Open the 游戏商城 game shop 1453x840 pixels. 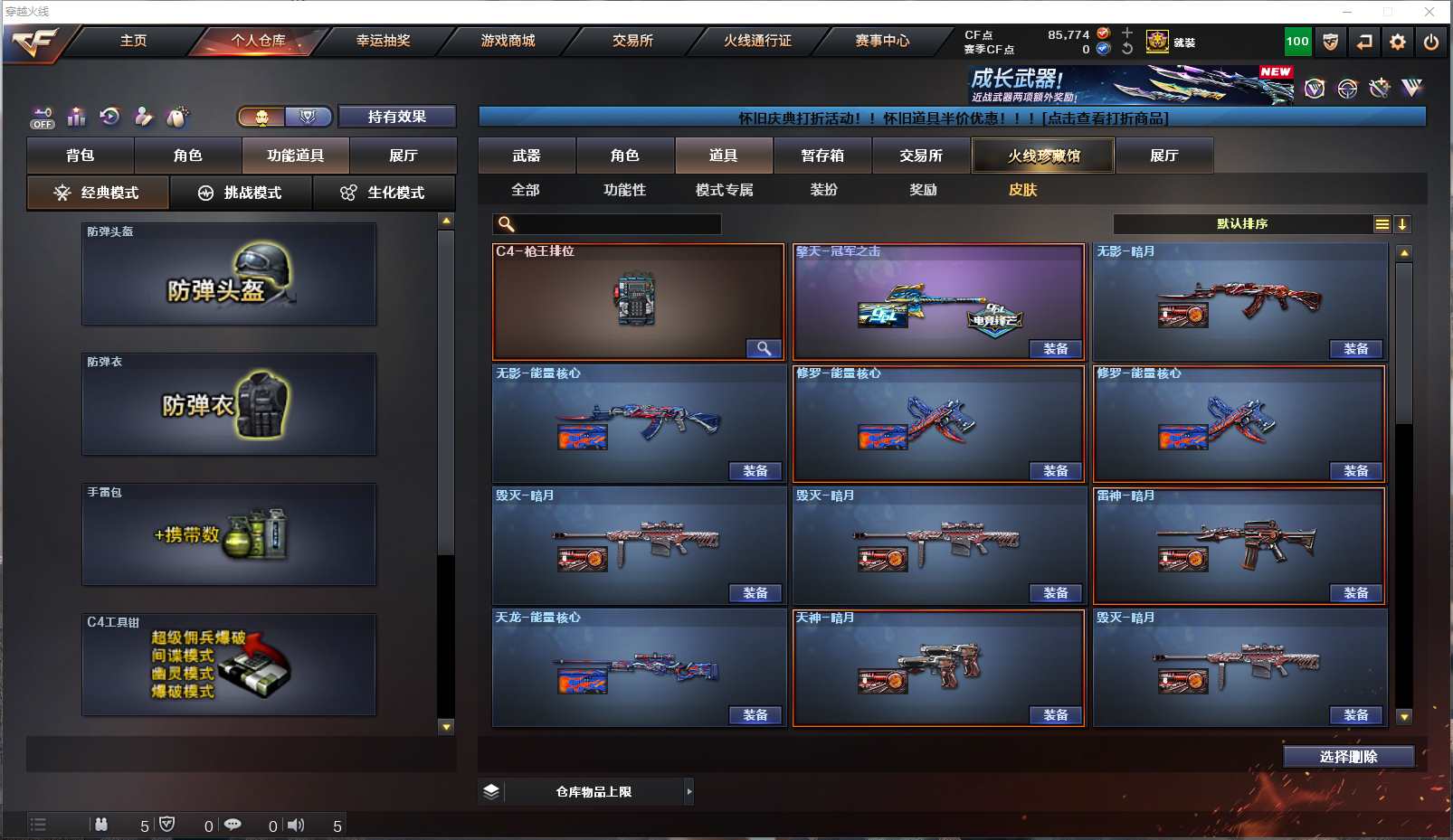pos(508,41)
